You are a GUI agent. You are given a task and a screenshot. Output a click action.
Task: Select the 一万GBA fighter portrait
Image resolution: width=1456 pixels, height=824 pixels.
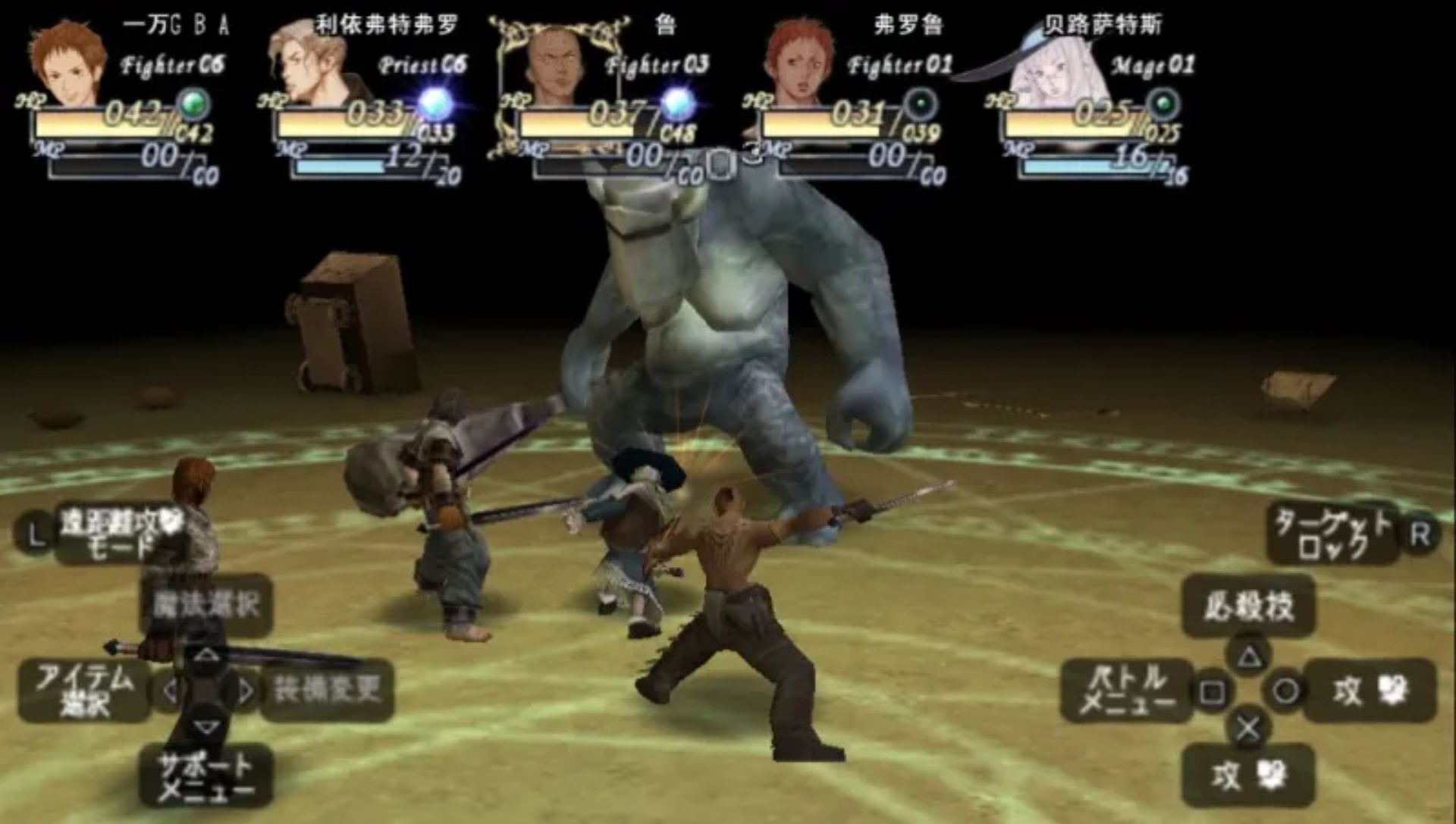[68, 64]
